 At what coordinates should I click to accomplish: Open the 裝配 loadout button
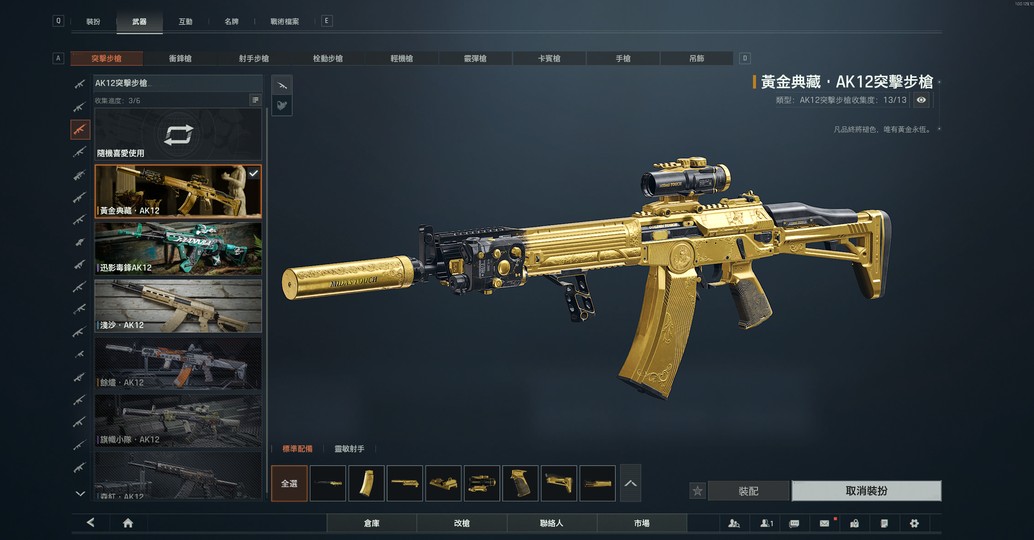pos(748,491)
